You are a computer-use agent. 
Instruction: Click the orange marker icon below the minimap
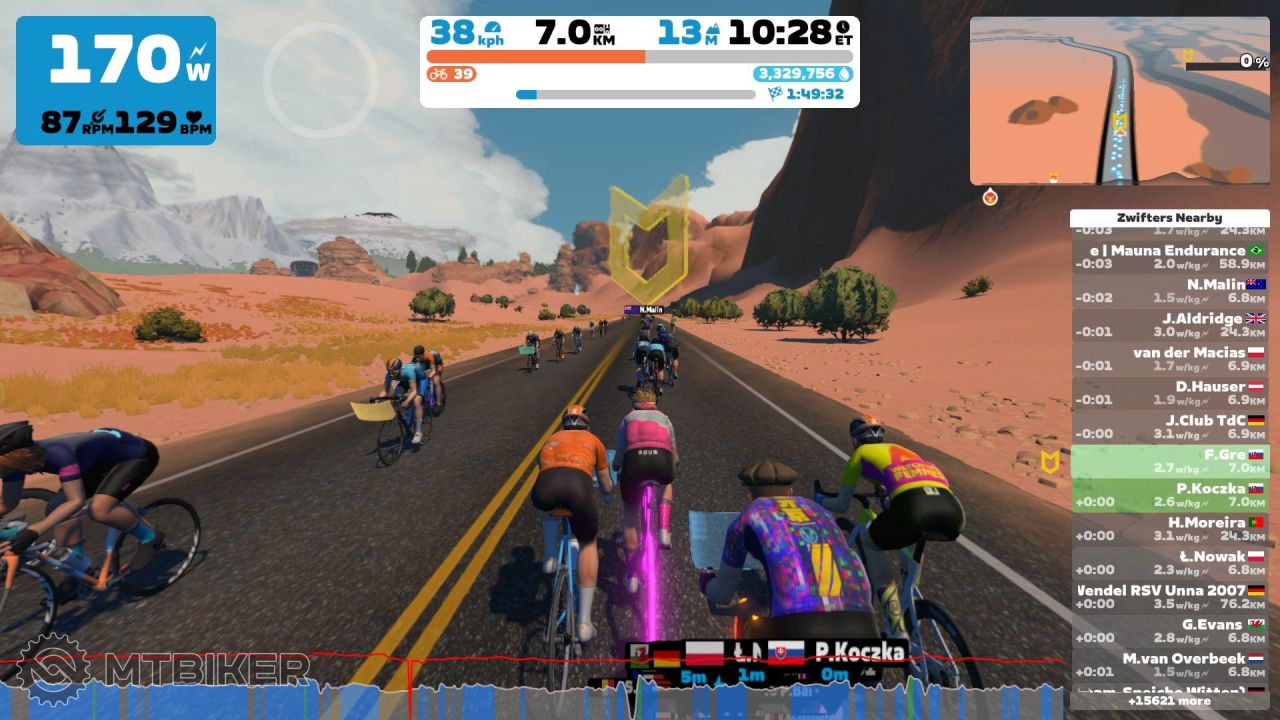(990, 197)
